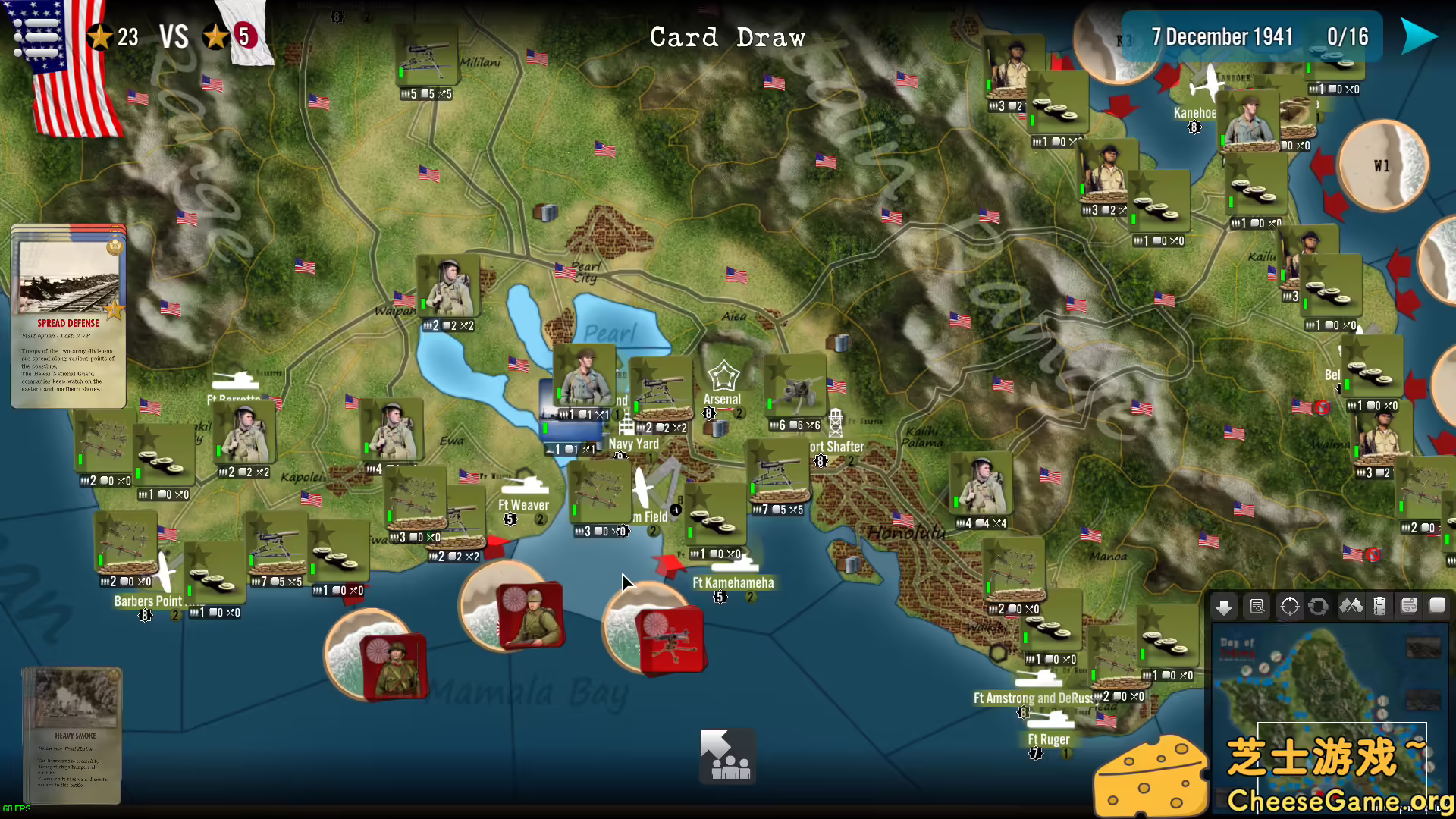Toggle the unit cycle rotate icon in the toolbar

[1318, 607]
